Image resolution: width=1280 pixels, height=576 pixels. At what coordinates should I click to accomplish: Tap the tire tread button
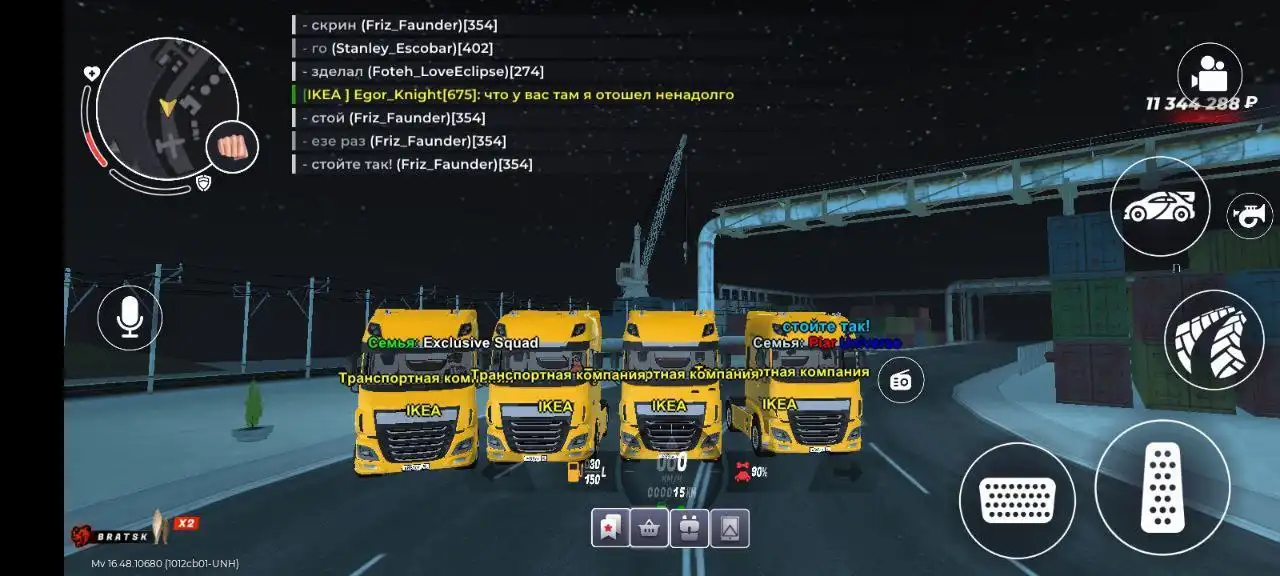tap(1214, 340)
